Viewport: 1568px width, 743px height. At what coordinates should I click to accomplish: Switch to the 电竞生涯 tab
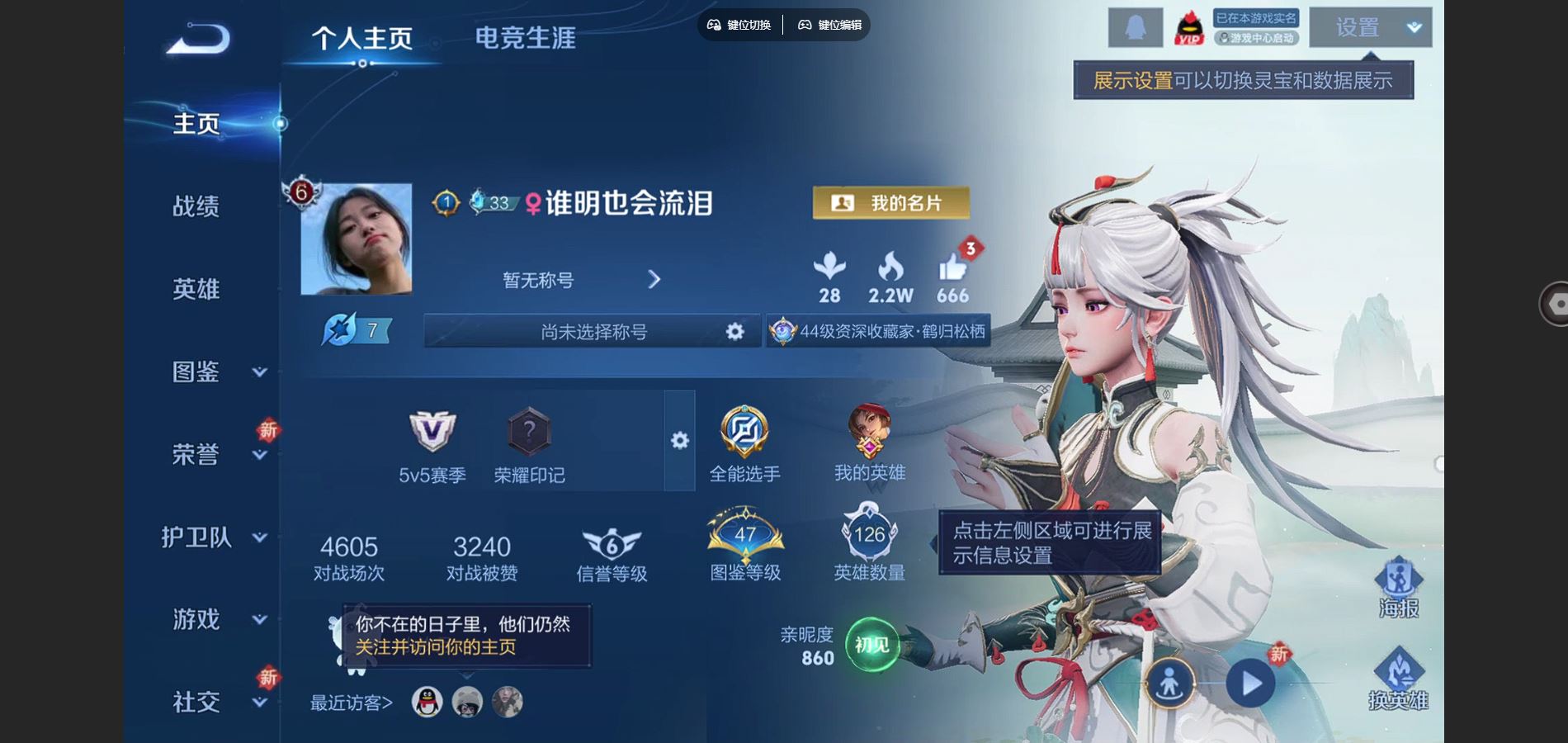[x=525, y=38]
